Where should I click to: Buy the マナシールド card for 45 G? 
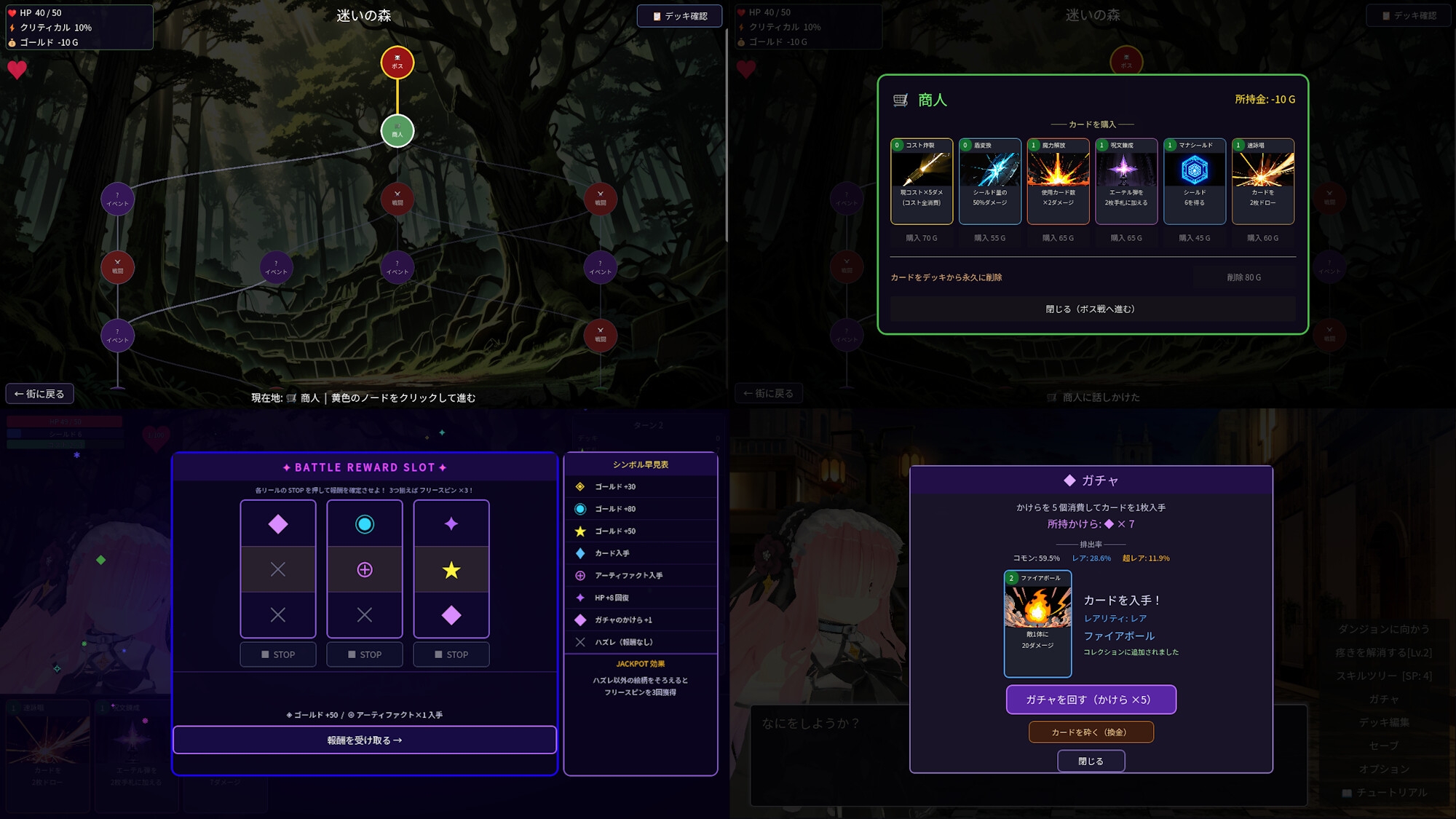coord(1194,238)
